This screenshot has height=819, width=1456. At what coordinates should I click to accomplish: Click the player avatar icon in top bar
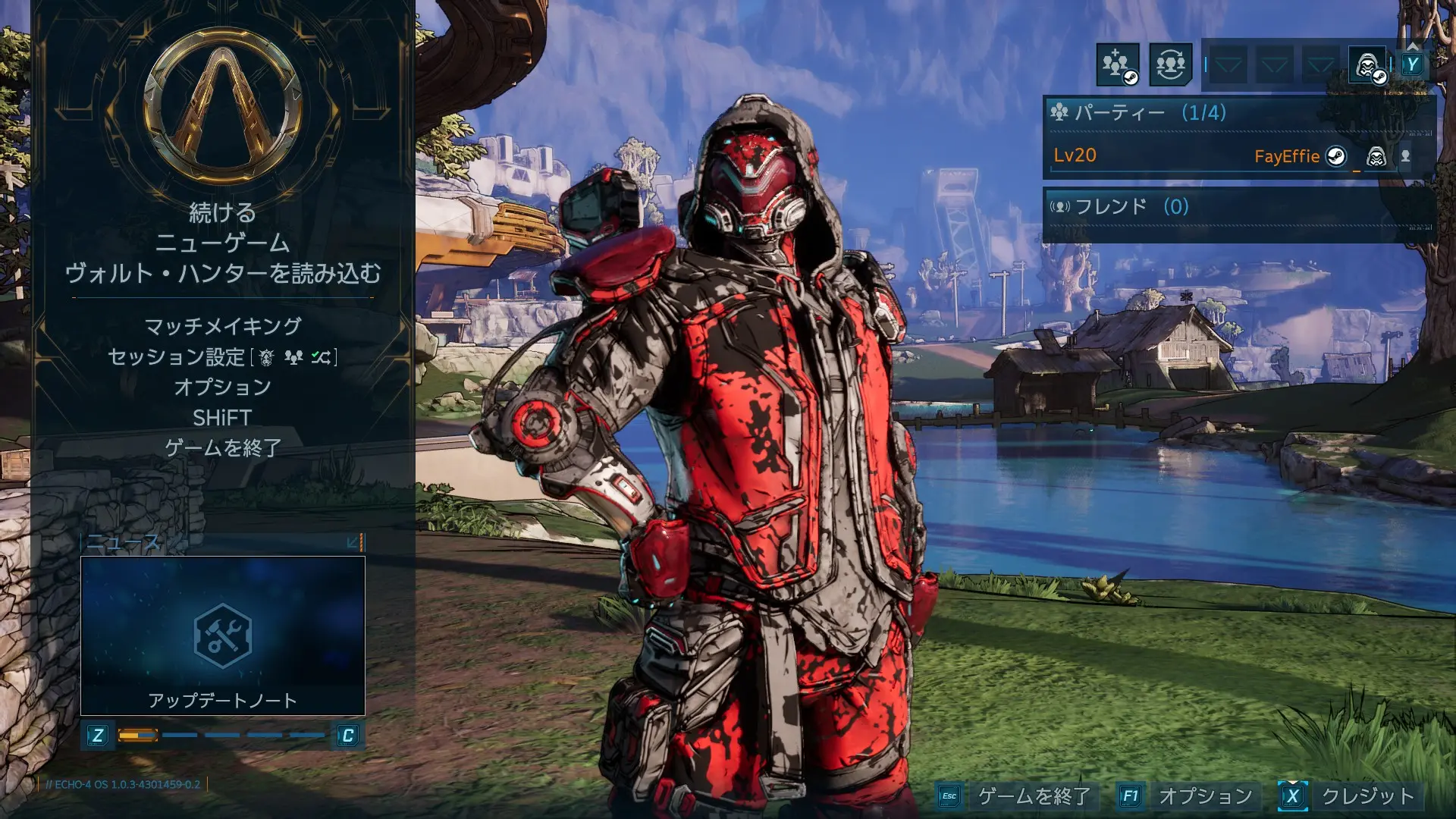pos(1367,64)
